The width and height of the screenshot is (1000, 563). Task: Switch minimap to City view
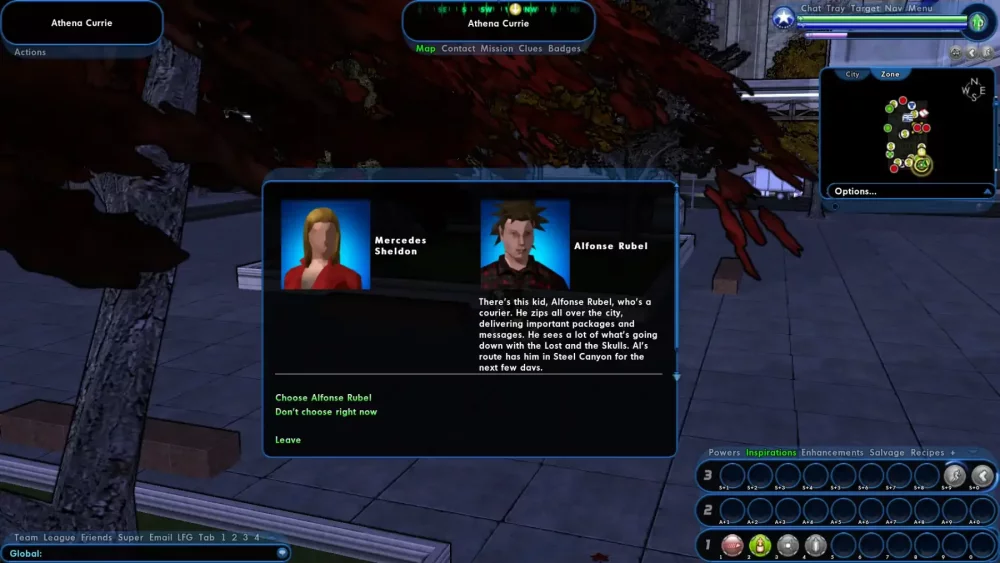pos(852,75)
